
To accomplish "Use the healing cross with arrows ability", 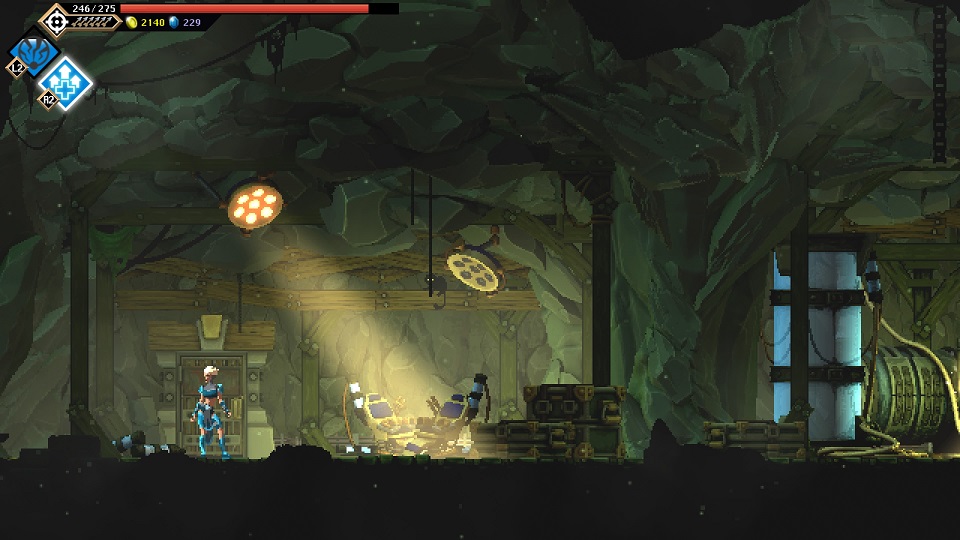I will click(67, 83).
